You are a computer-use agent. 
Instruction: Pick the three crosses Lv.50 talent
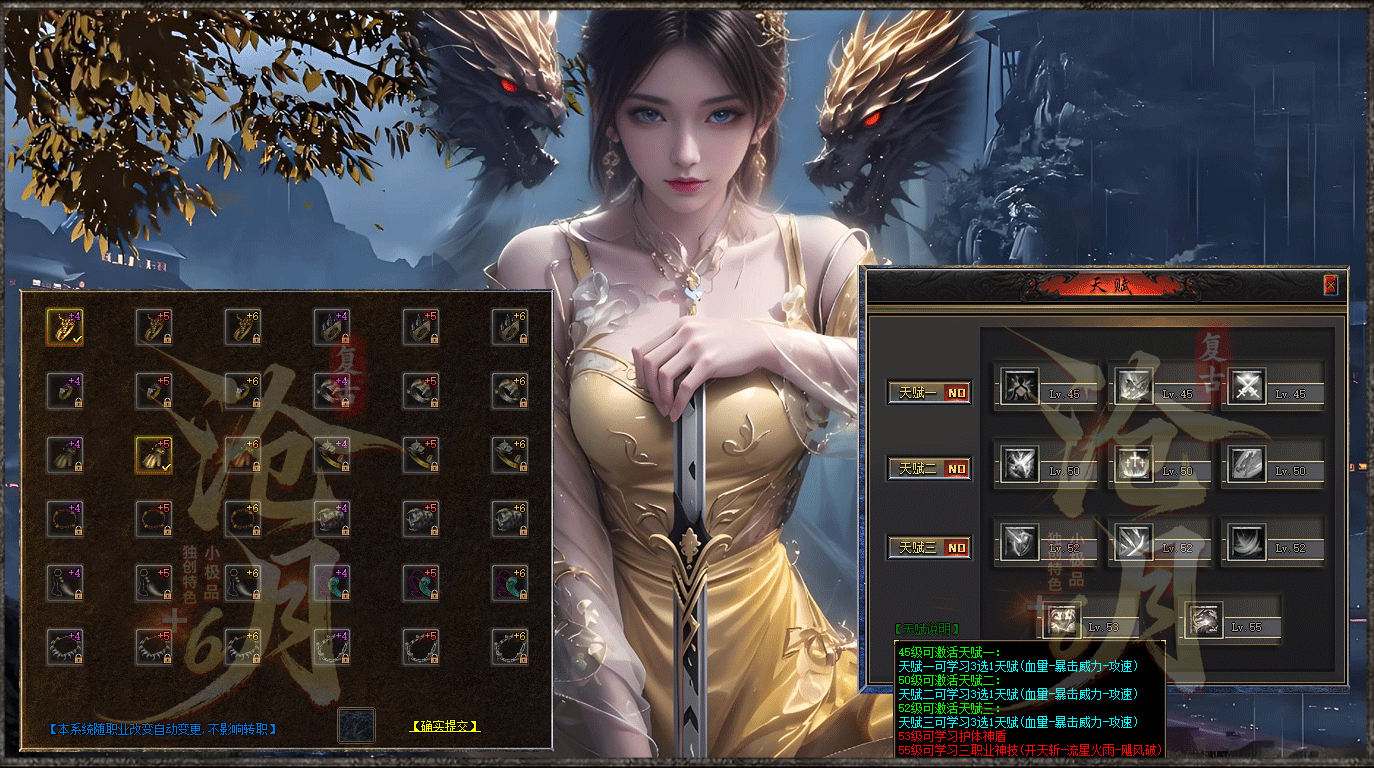pos(1134,463)
